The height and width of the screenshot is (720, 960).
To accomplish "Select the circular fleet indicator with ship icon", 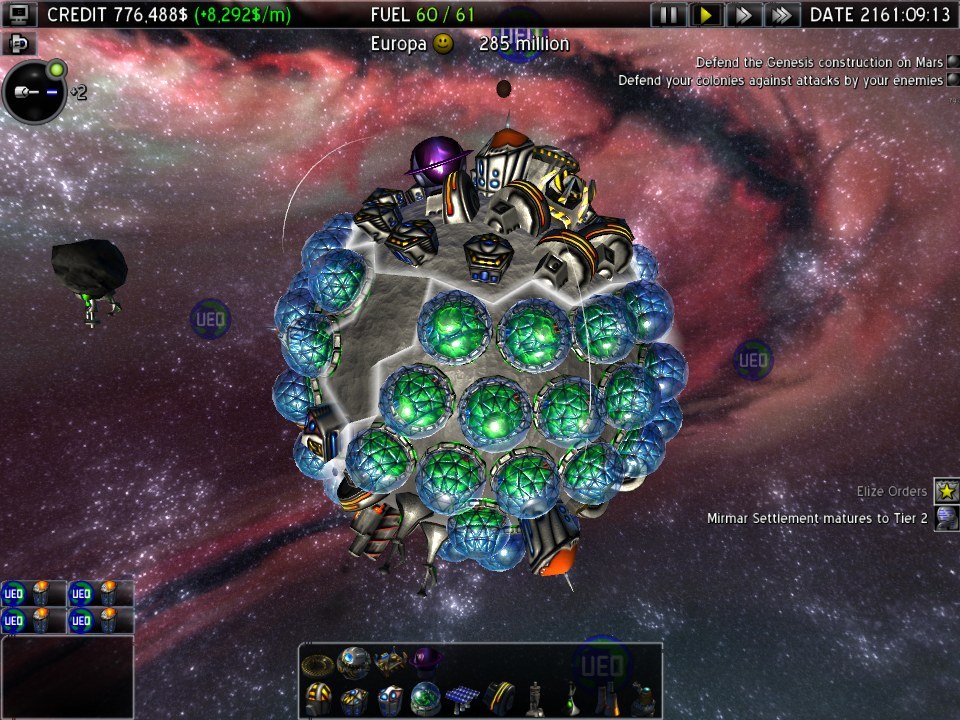I will tap(34, 93).
